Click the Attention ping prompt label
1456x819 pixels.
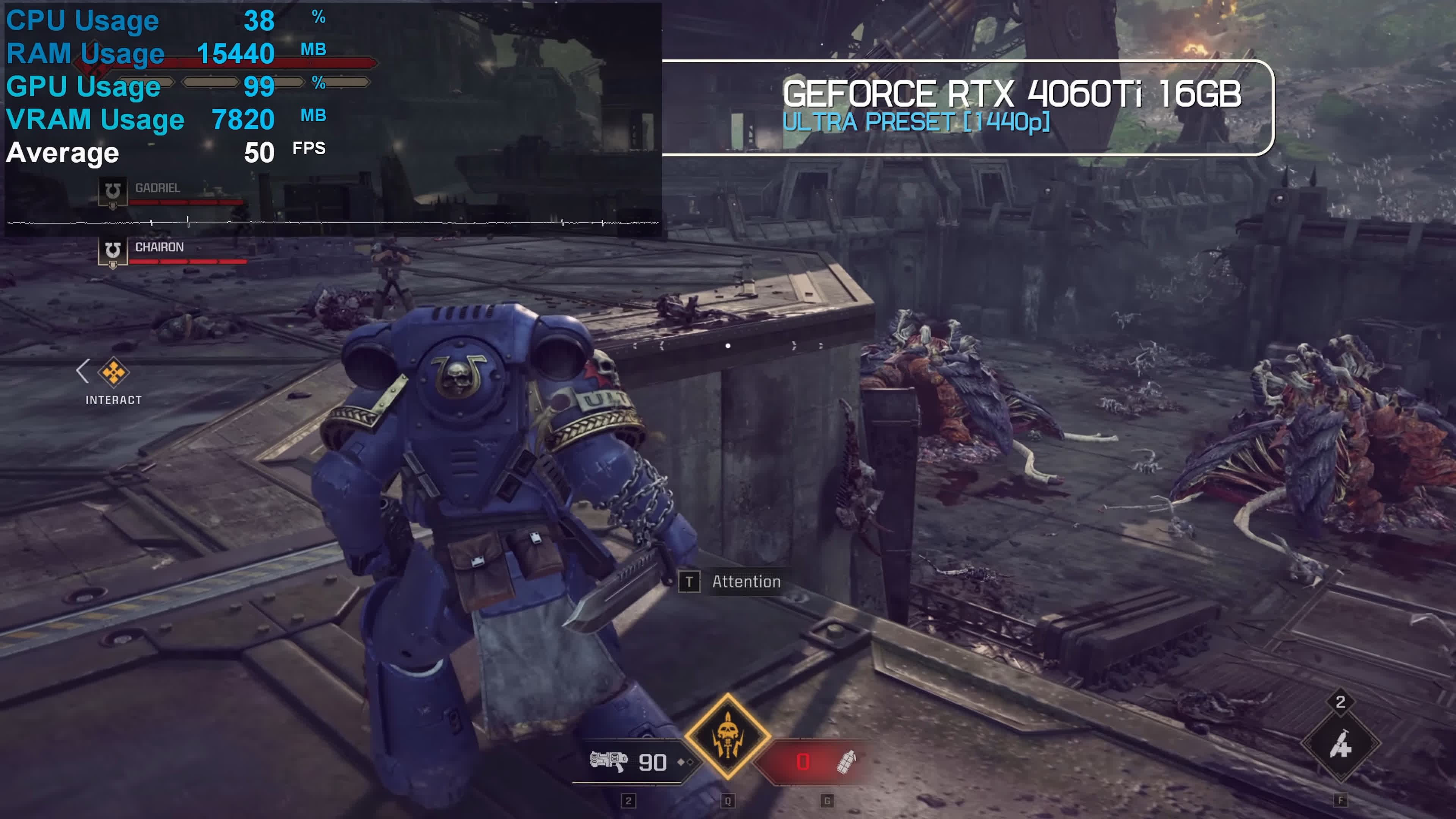pos(745,582)
